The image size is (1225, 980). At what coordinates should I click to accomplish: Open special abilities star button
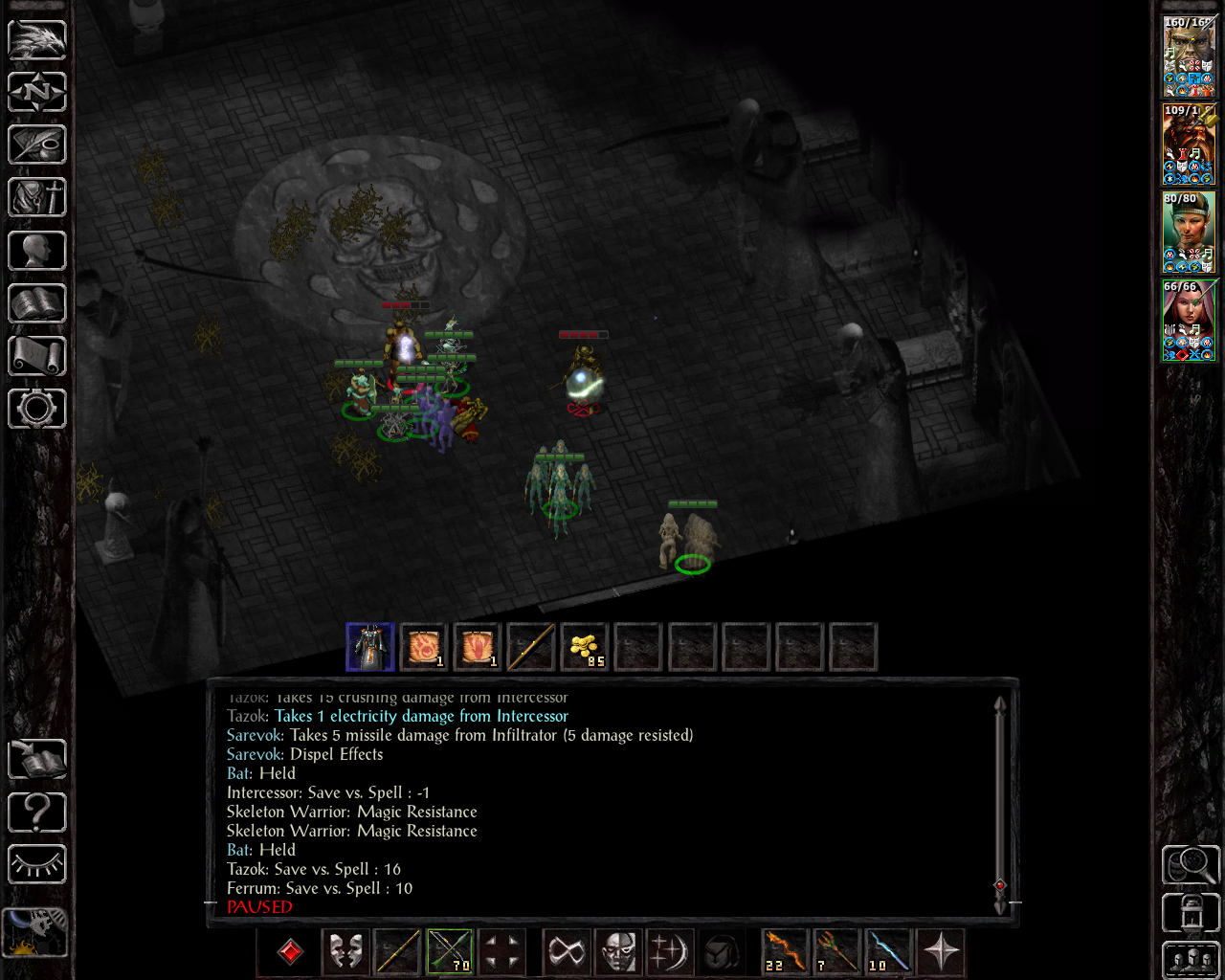pyautogui.click(x=940, y=951)
